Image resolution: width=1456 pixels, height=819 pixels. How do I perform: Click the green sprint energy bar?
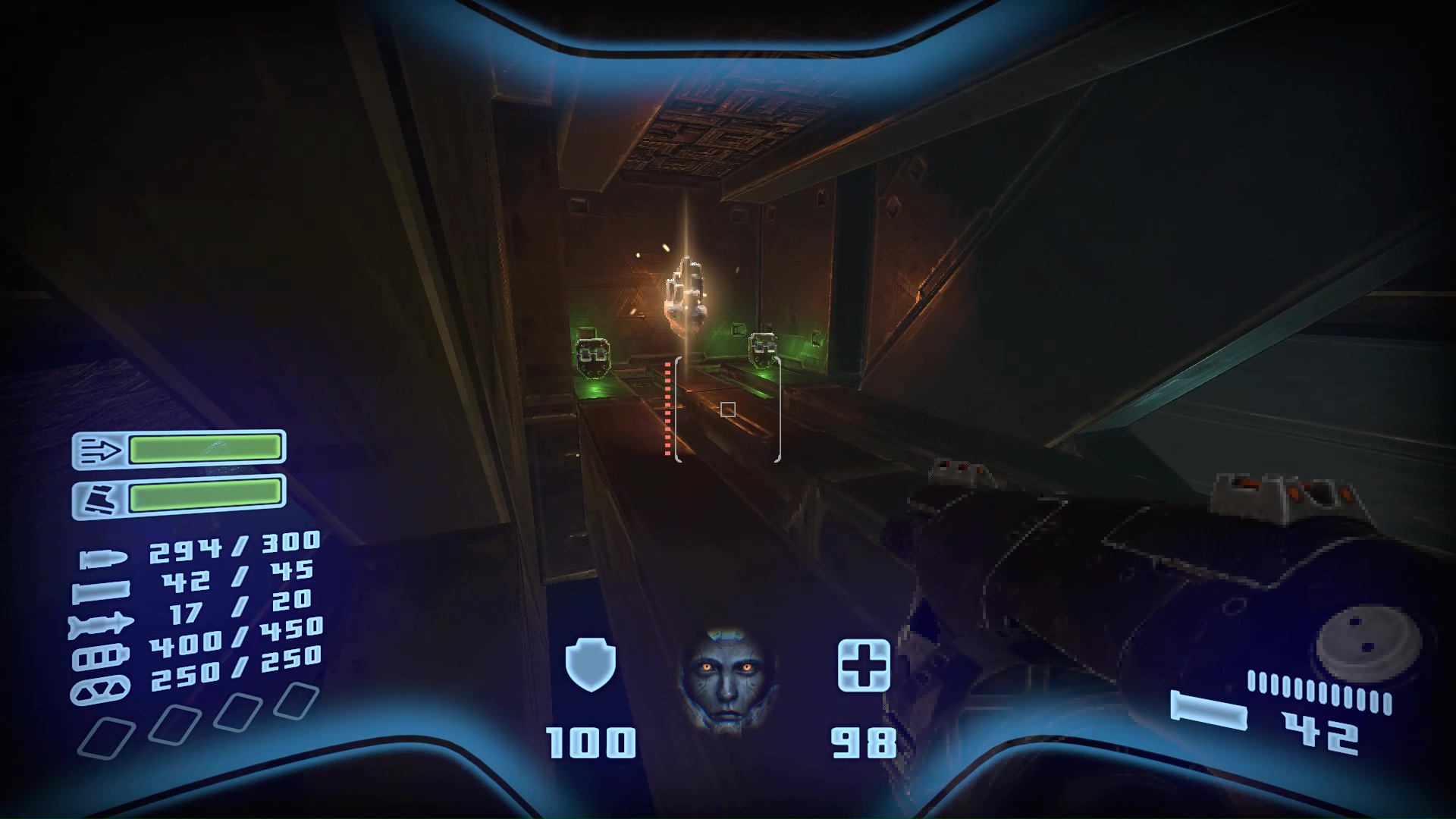pyautogui.click(x=206, y=450)
